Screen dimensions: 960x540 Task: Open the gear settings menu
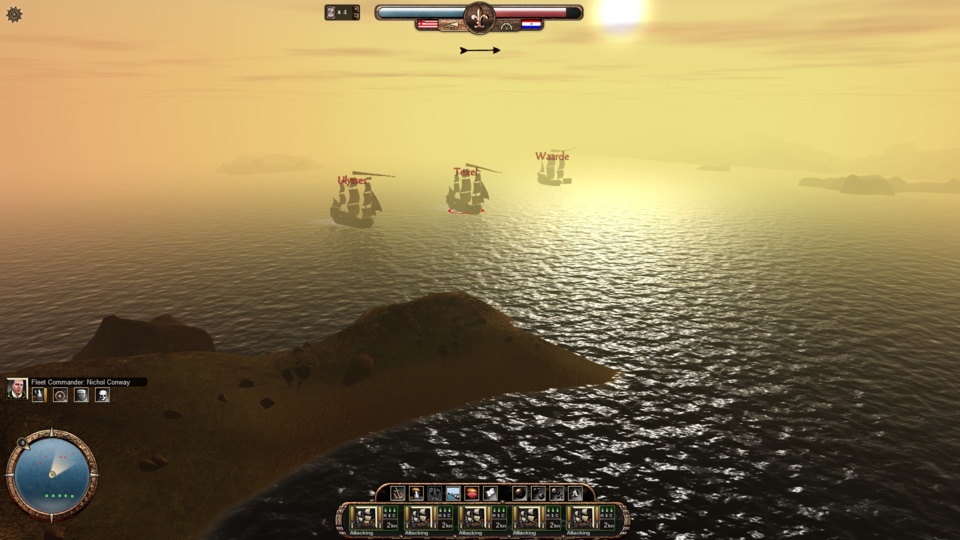14,15
